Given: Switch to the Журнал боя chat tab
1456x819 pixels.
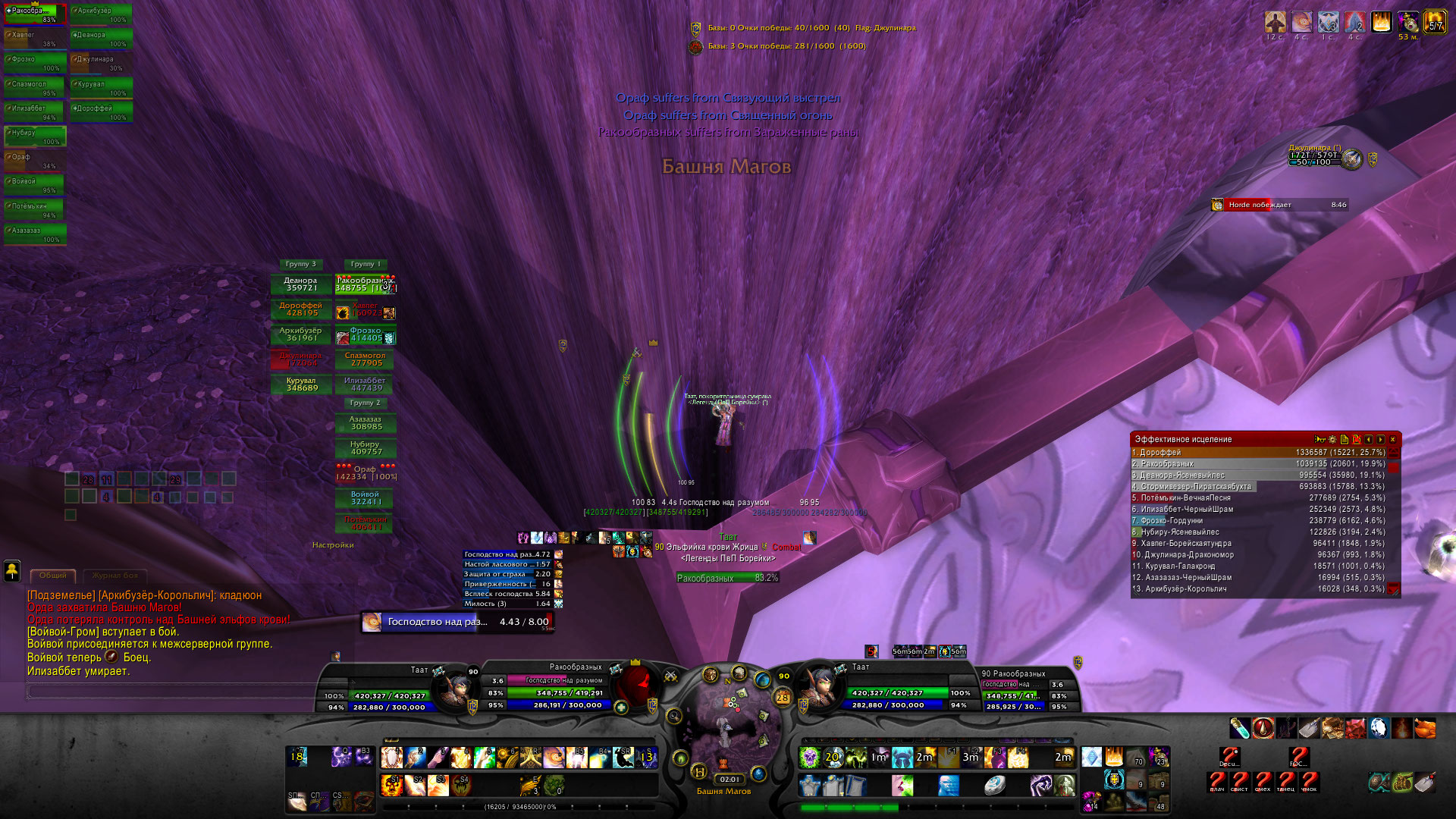Looking at the screenshot, I should [115, 576].
